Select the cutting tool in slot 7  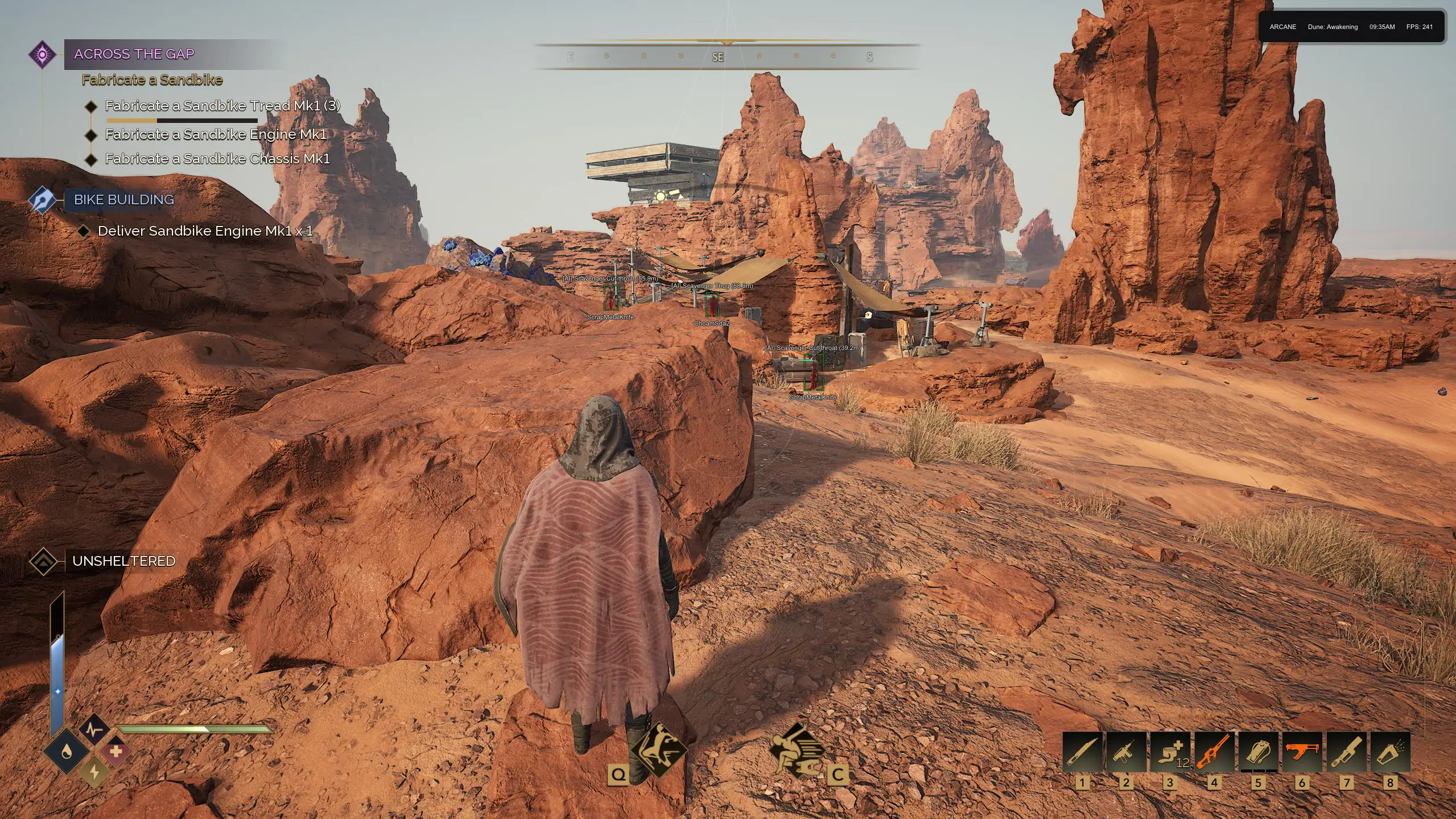1346,752
